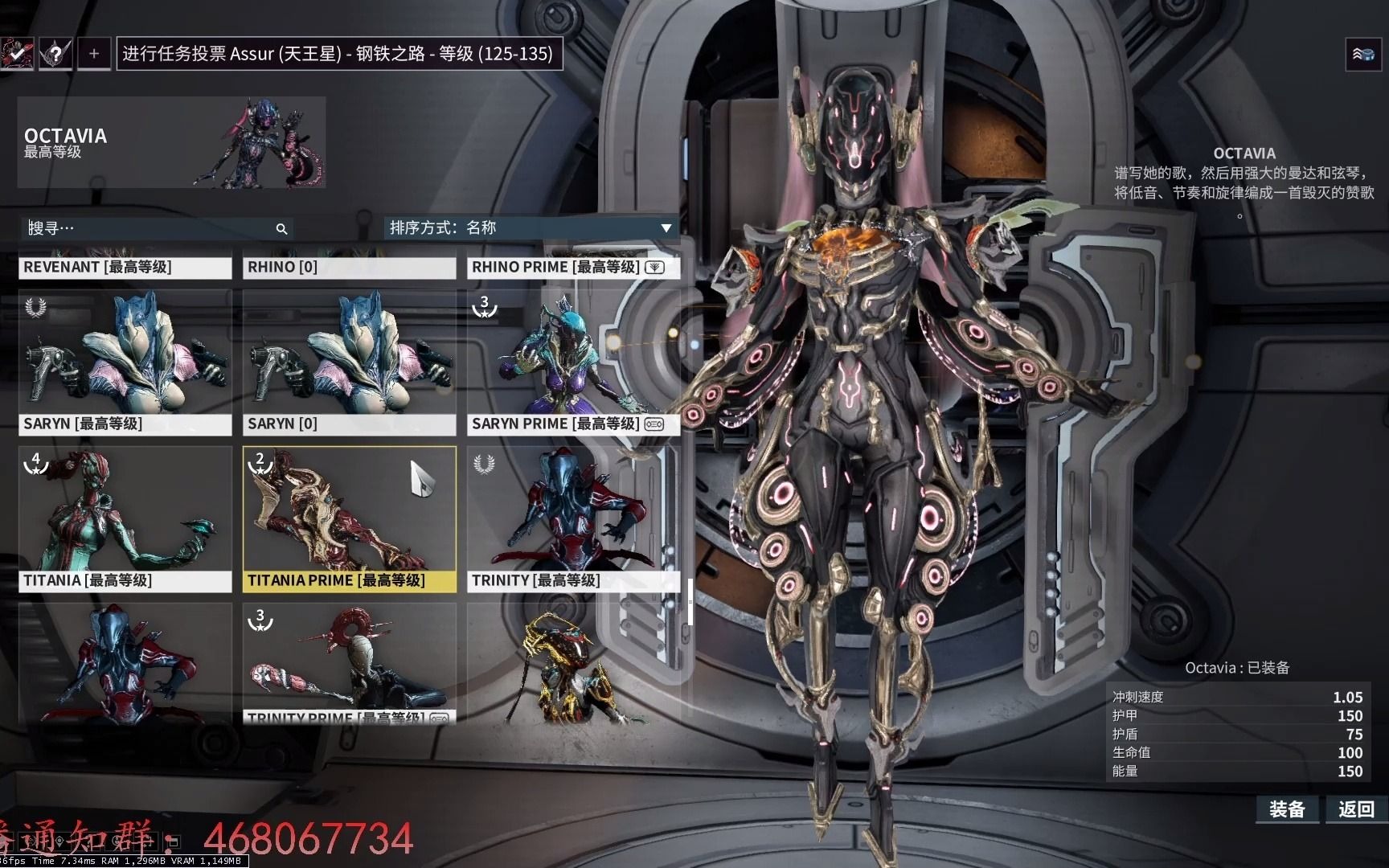Select the Trinity Prime warframe

[x=349, y=663]
